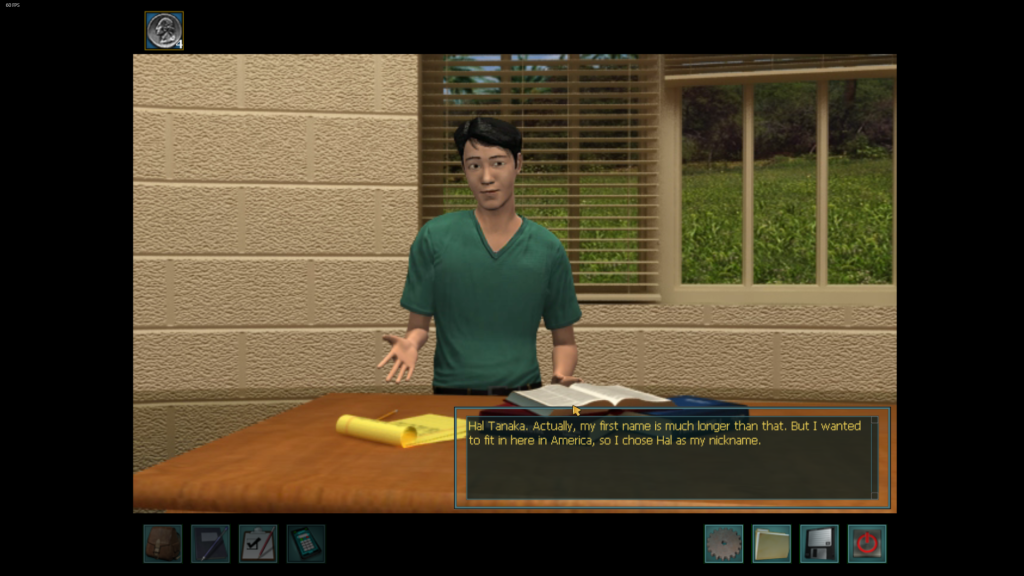
Task: Quit using the red power button
Action: pyautogui.click(x=867, y=543)
